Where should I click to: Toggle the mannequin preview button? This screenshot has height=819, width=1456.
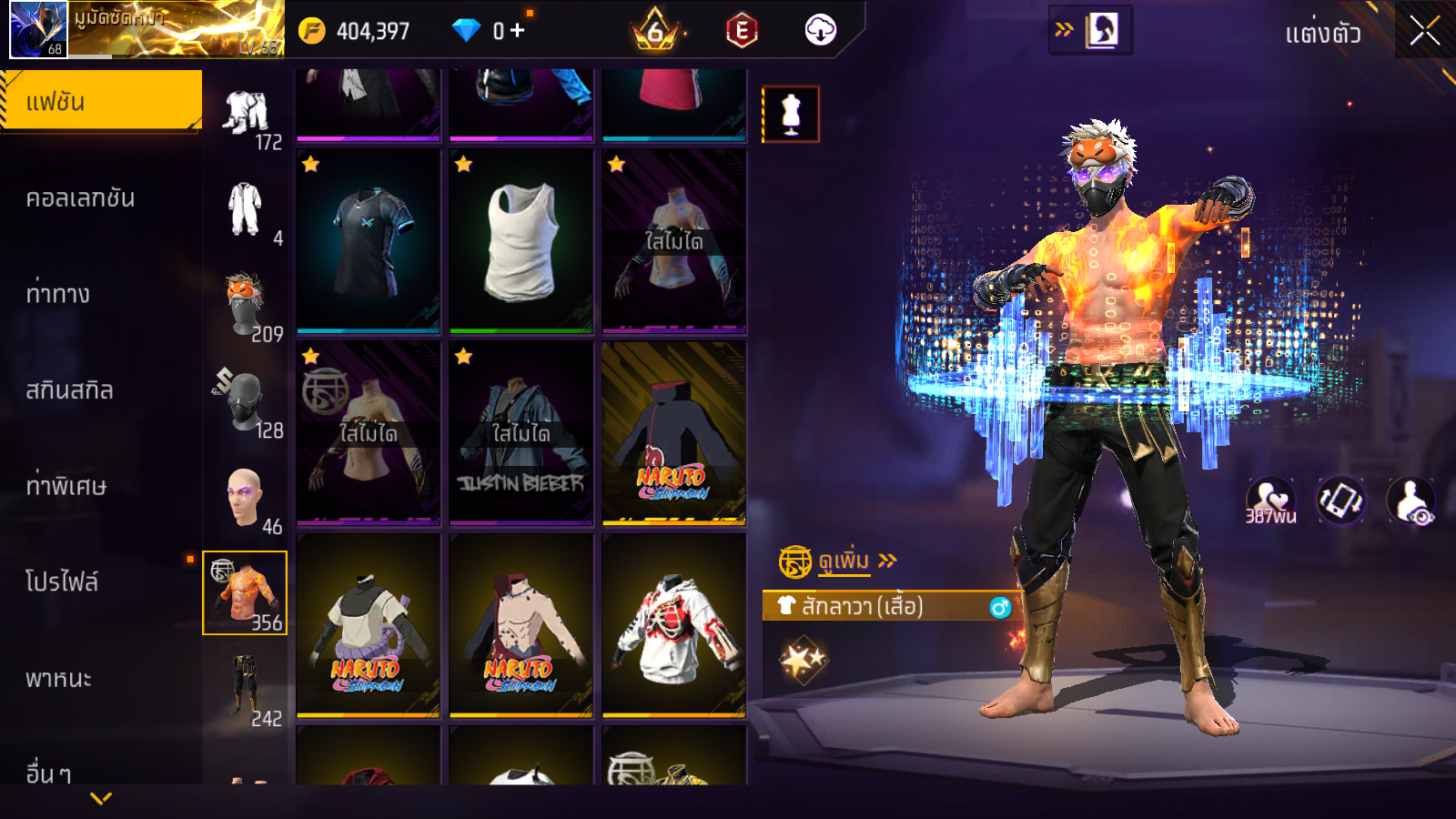[x=791, y=115]
